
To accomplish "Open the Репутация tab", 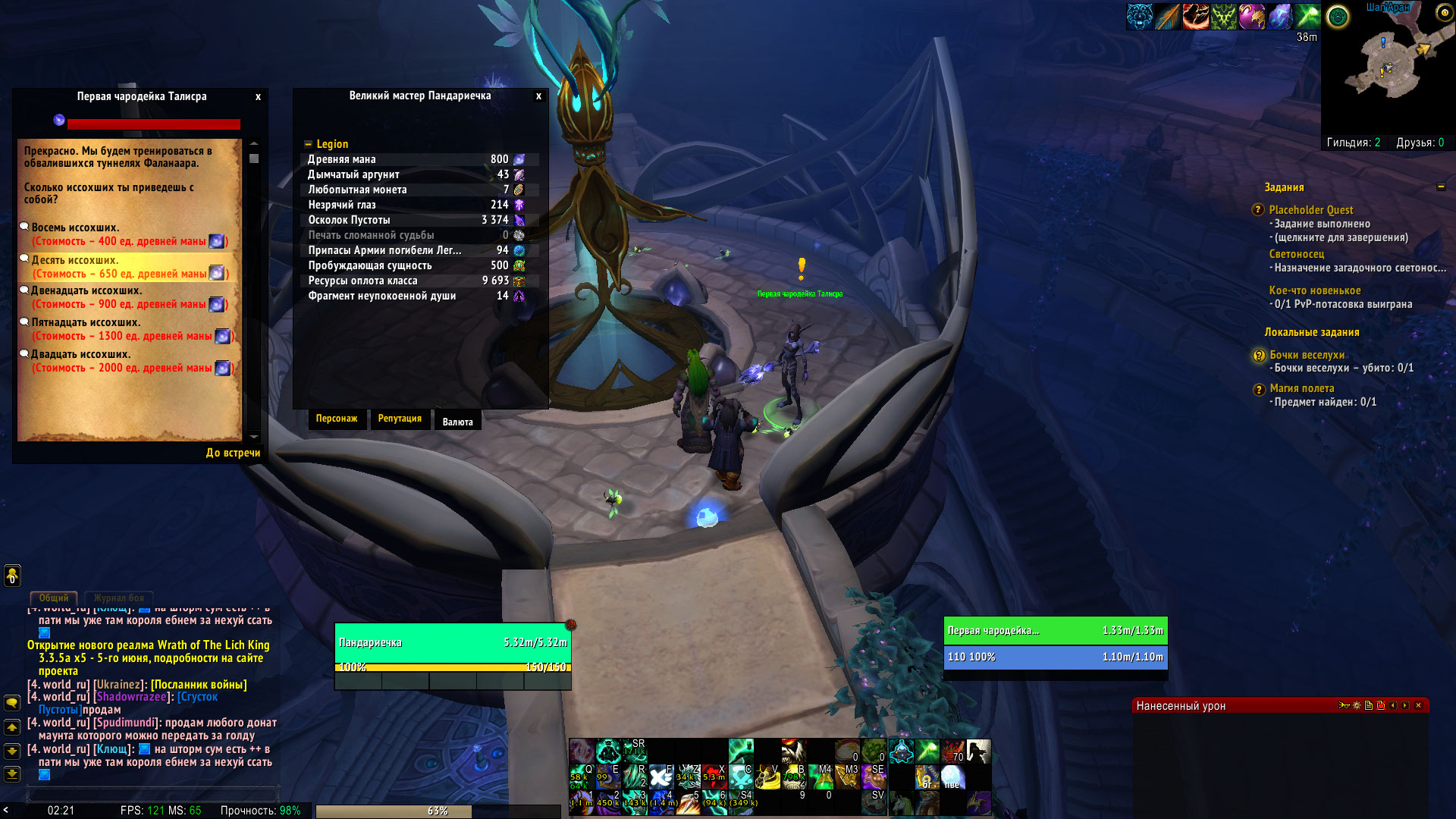I will (400, 419).
